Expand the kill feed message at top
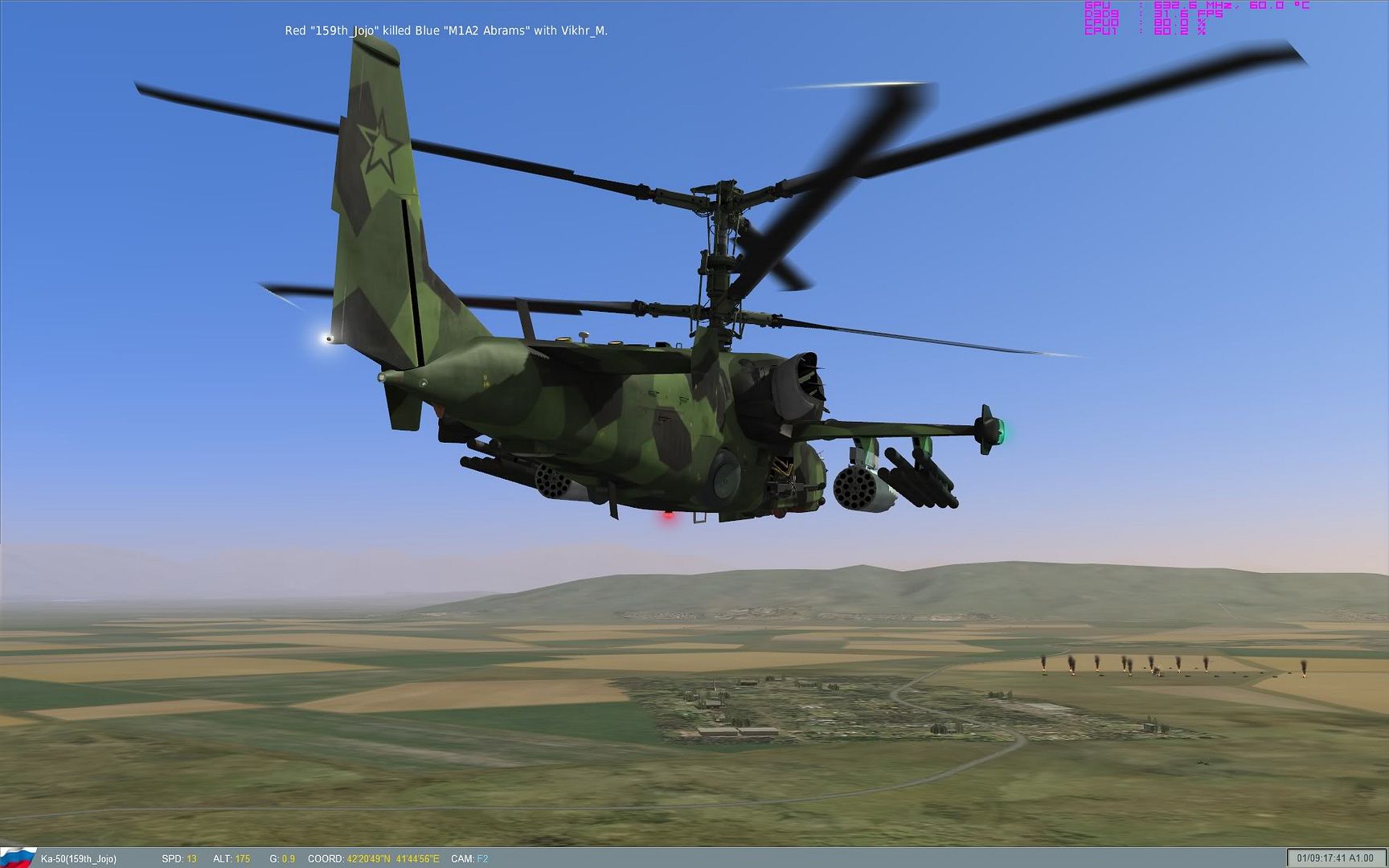Image resolution: width=1389 pixels, height=868 pixels. (x=447, y=31)
